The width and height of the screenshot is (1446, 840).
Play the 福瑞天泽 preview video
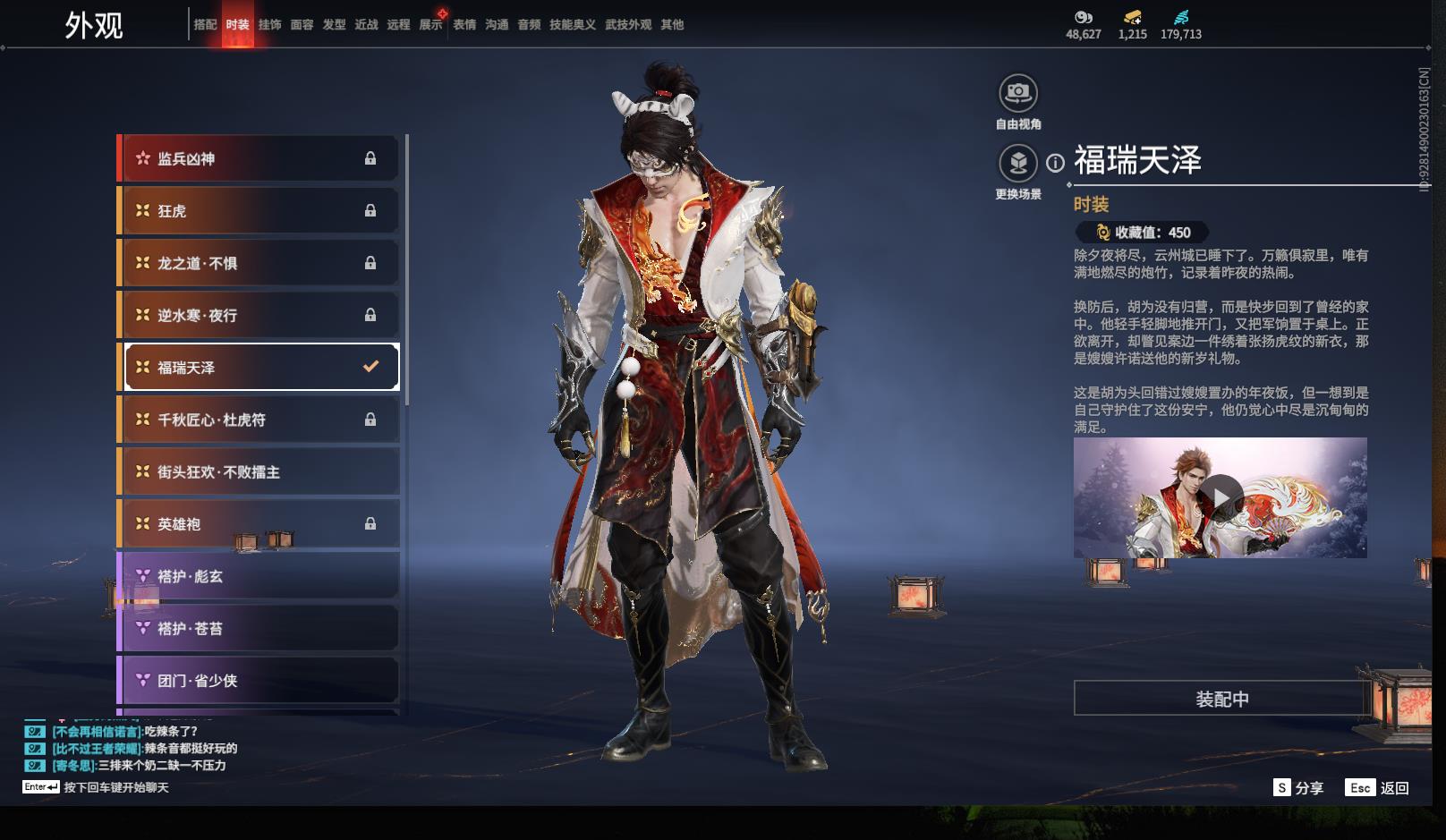pos(1220,497)
